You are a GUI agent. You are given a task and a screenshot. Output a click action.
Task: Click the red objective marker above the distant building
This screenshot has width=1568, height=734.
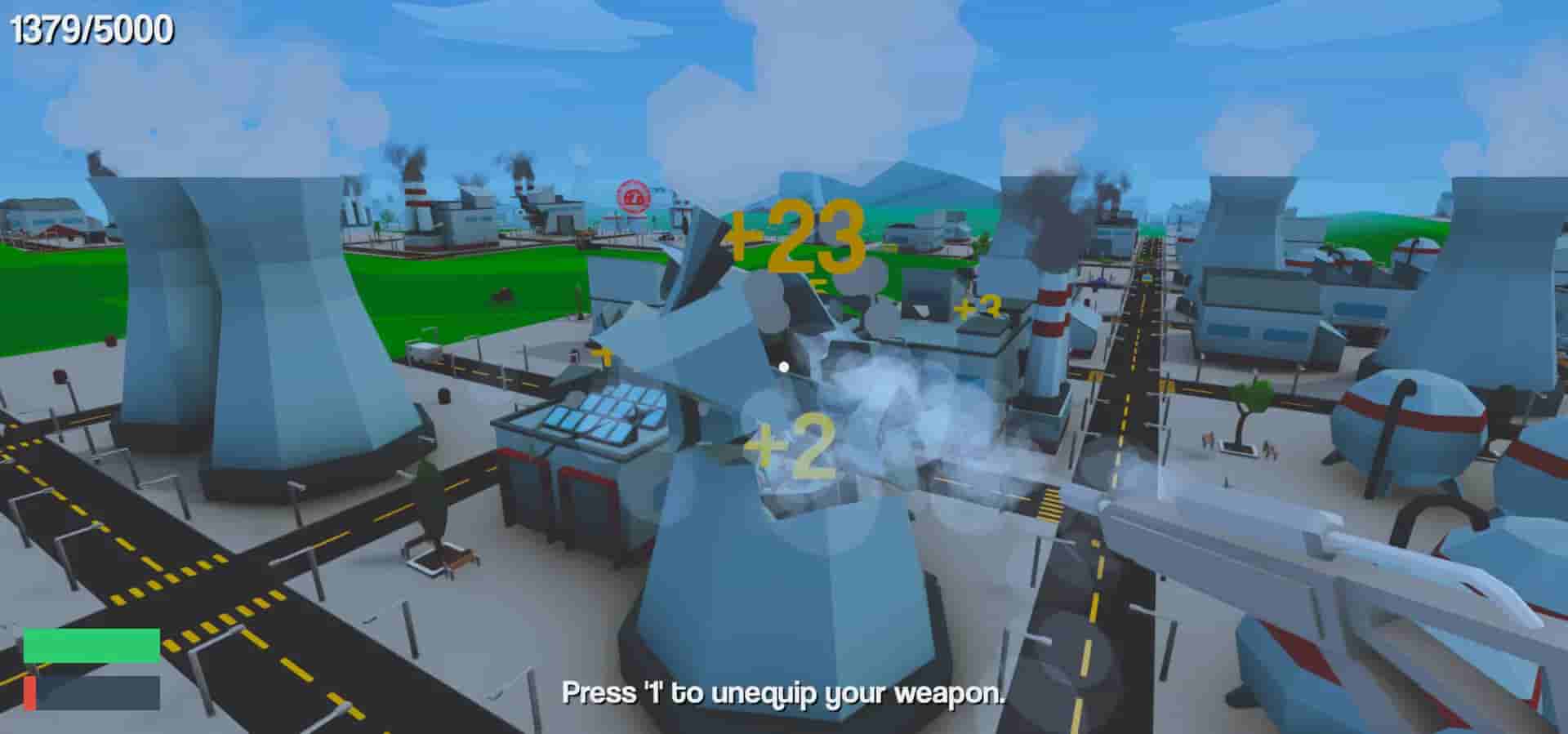633,196
